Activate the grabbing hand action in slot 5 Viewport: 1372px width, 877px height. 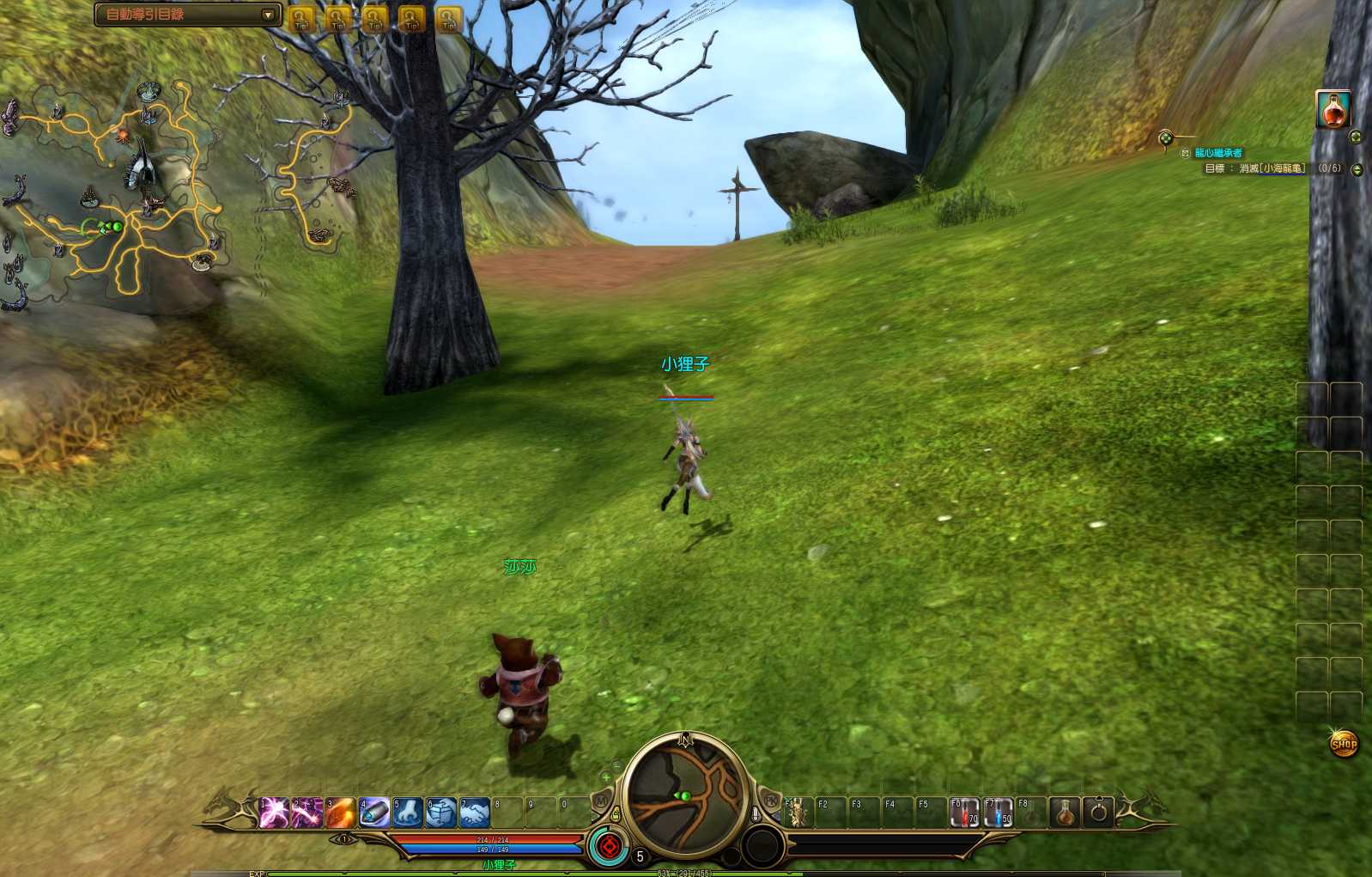[408, 812]
